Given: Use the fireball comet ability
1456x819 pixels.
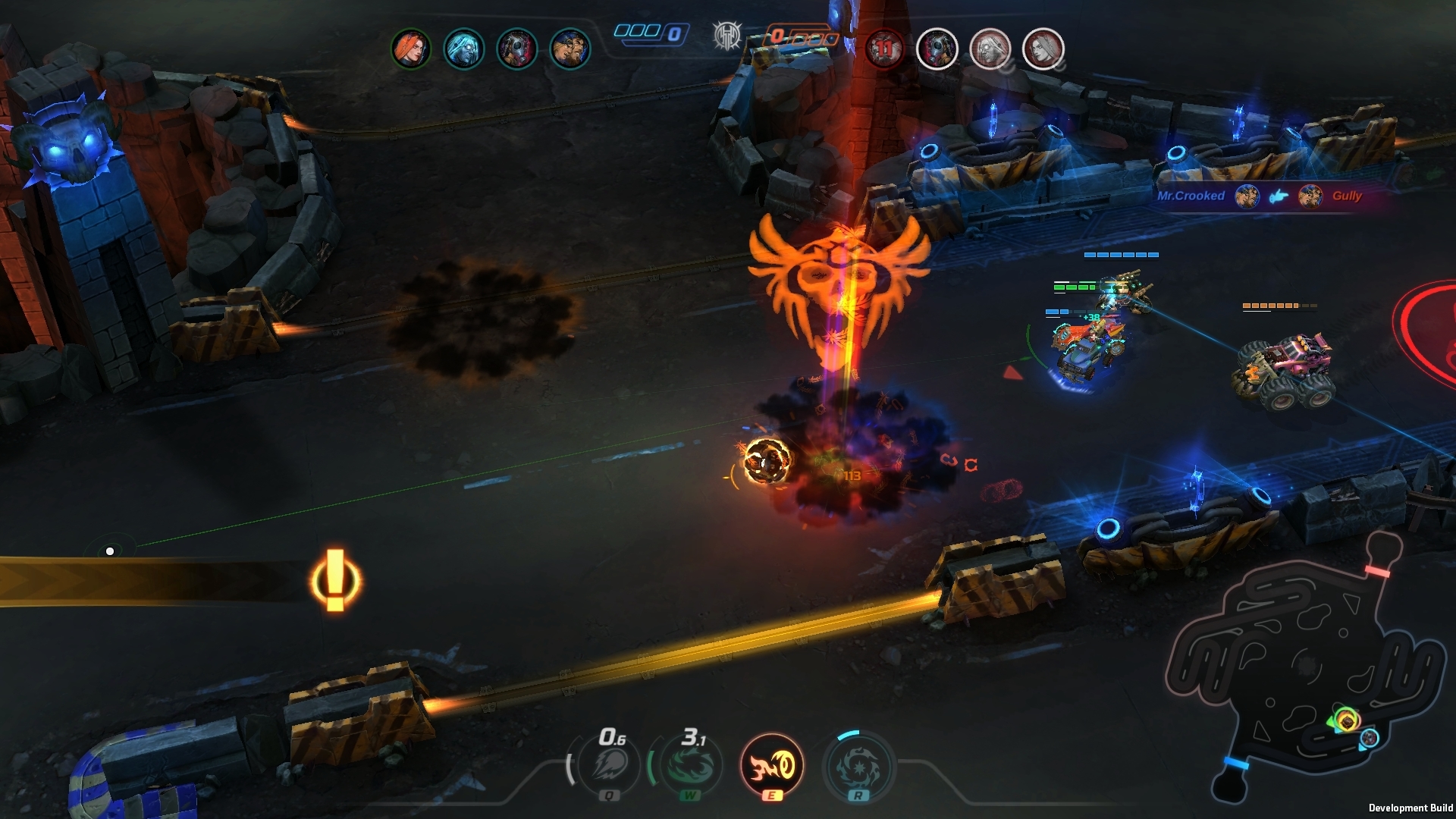Looking at the screenshot, I should (x=610, y=766).
